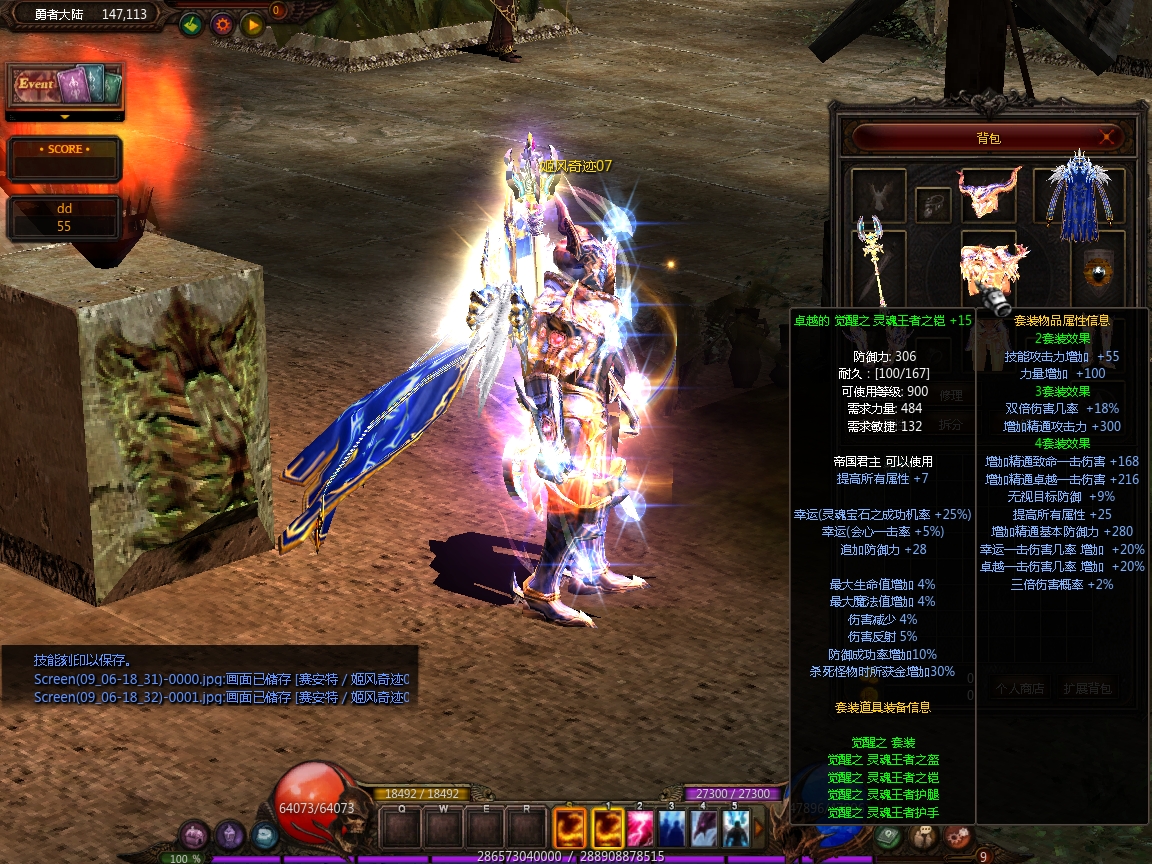This screenshot has width=1152, height=864.
Task: Select the horned helmet equipment slot
Action: 988,192
